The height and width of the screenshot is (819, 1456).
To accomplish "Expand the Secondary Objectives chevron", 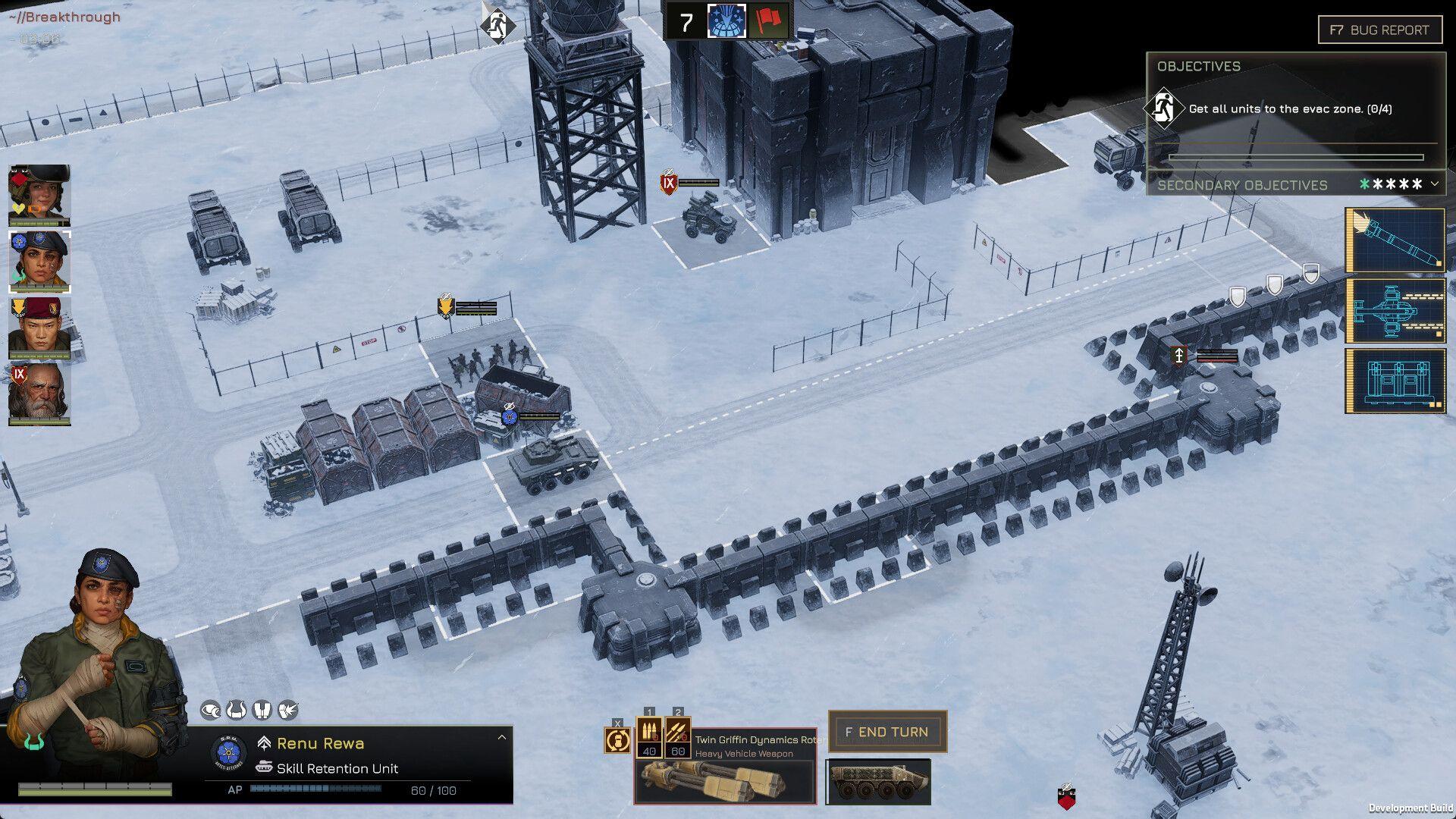I will point(1433,184).
